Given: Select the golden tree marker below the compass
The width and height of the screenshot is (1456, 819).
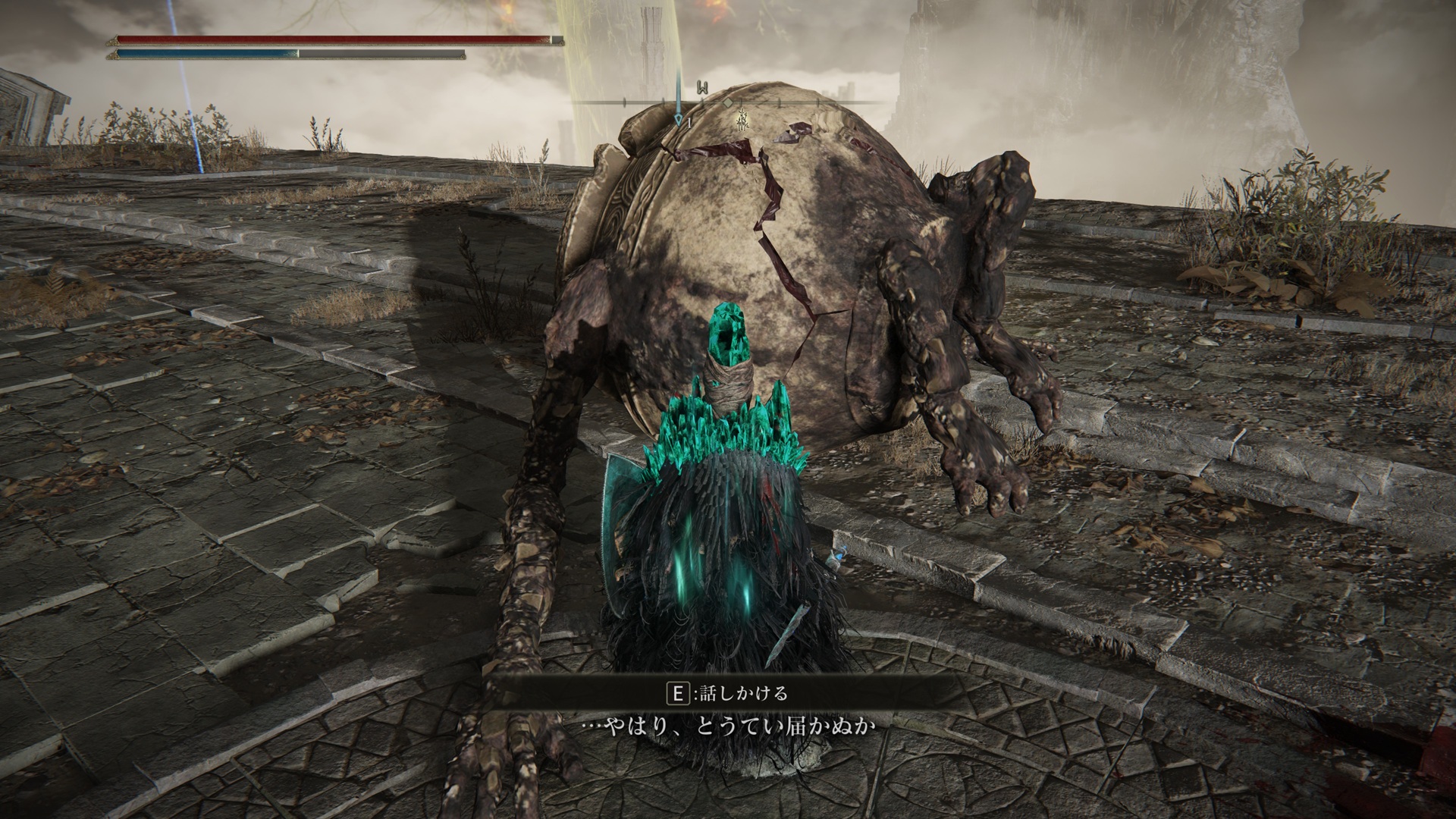Looking at the screenshot, I should click(x=743, y=120).
